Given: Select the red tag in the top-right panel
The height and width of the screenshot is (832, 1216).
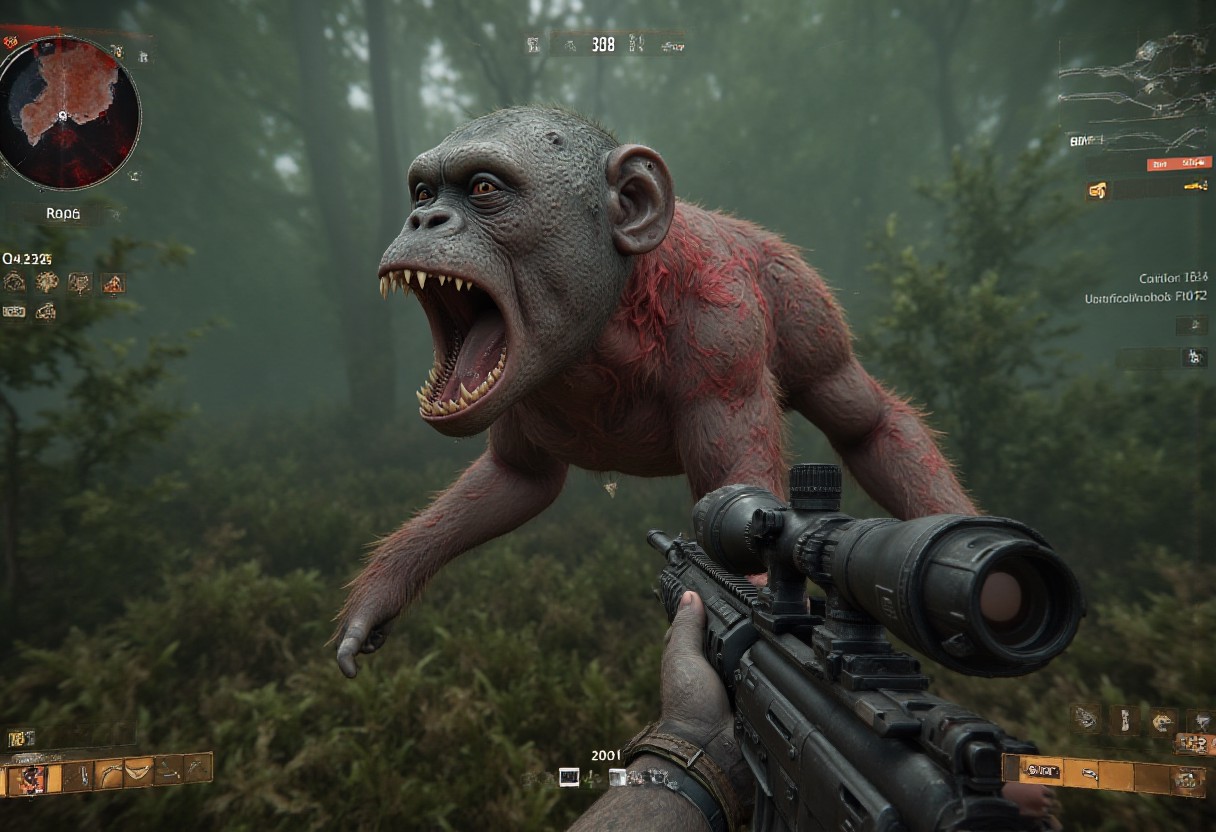Looking at the screenshot, I should pyautogui.click(x=1178, y=163).
